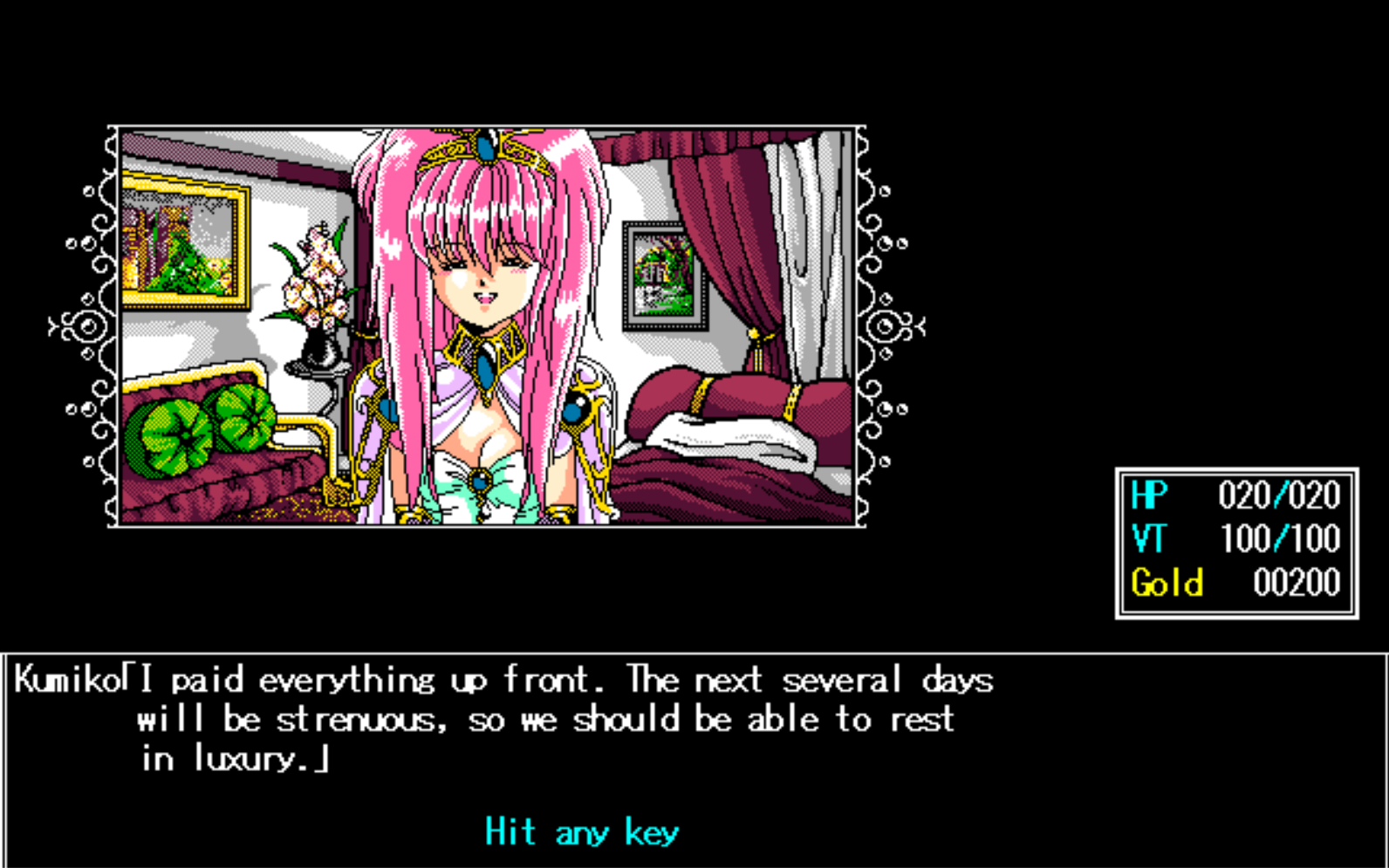This screenshot has width=1389, height=868.
Task: Click the HP 020/020 value display
Action: [1280, 496]
